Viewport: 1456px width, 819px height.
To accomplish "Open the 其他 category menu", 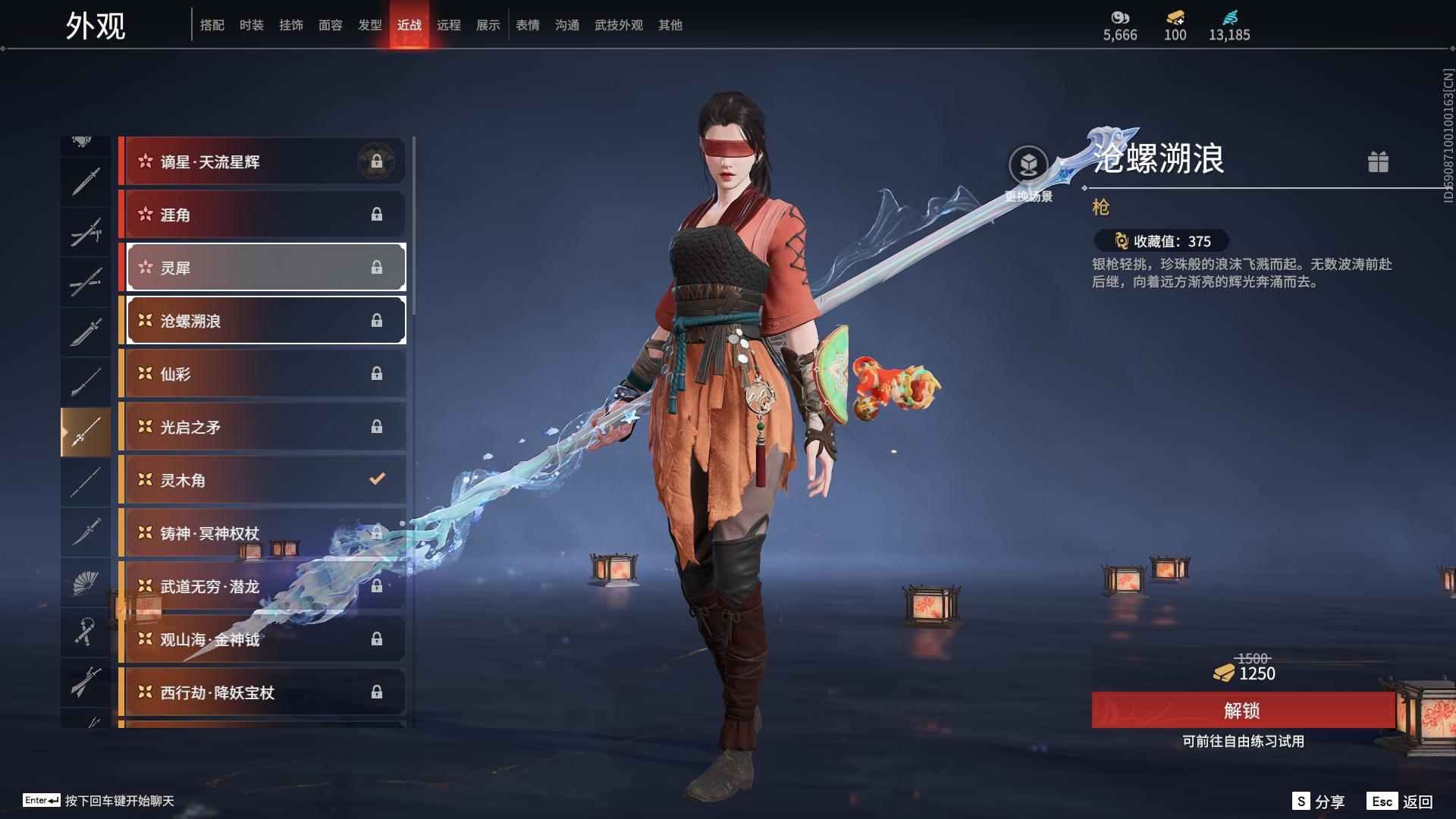I will [670, 25].
